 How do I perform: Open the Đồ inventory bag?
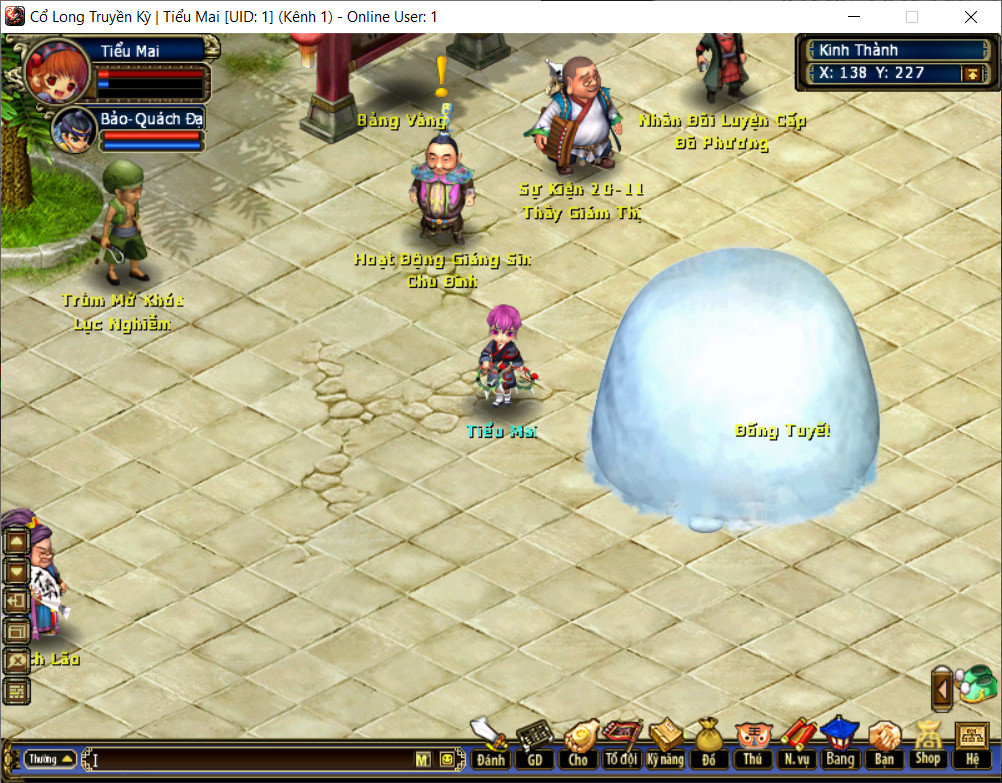(x=709, y=745)
